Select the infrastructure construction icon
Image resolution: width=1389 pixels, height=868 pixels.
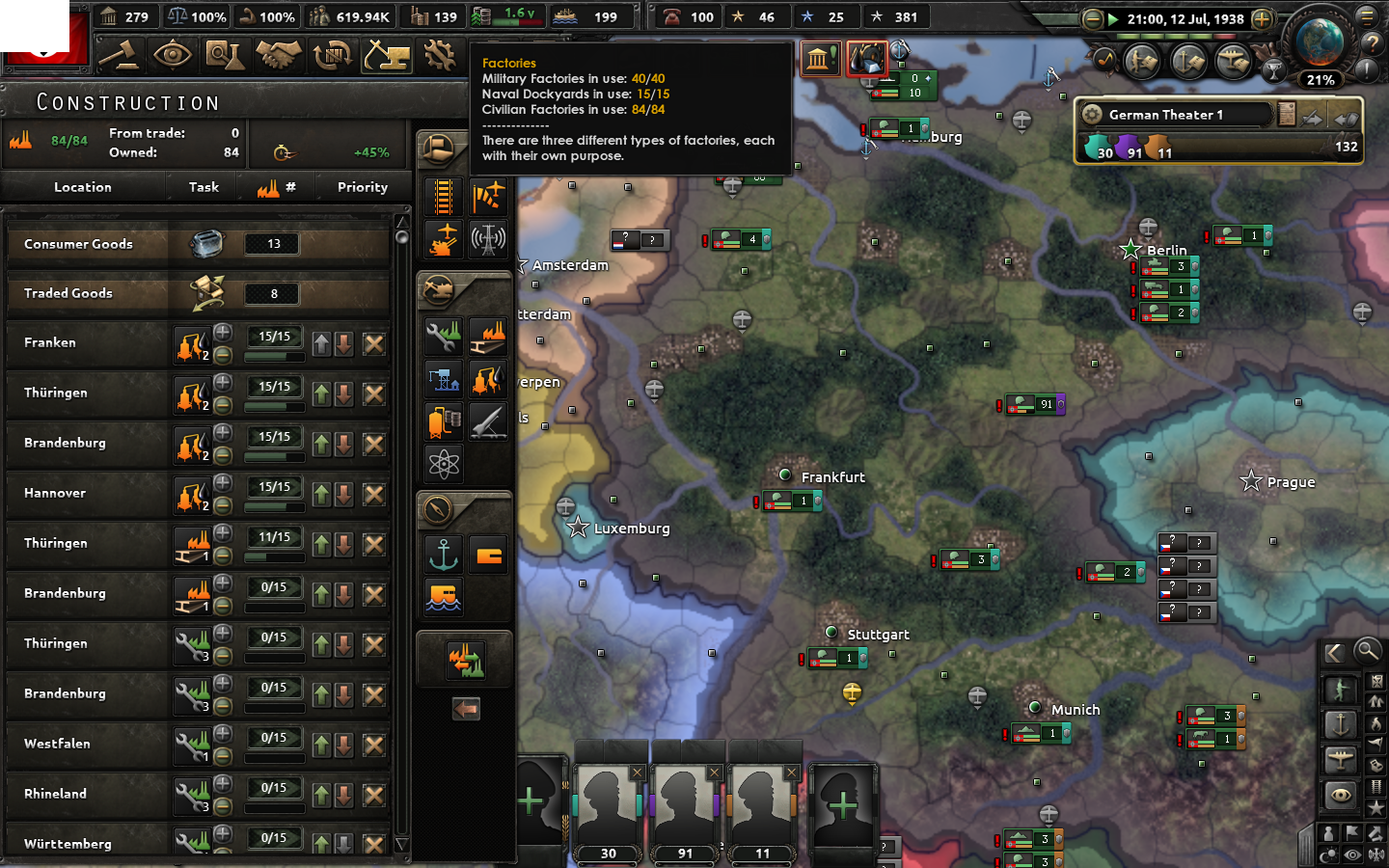[x=443, y=197]
